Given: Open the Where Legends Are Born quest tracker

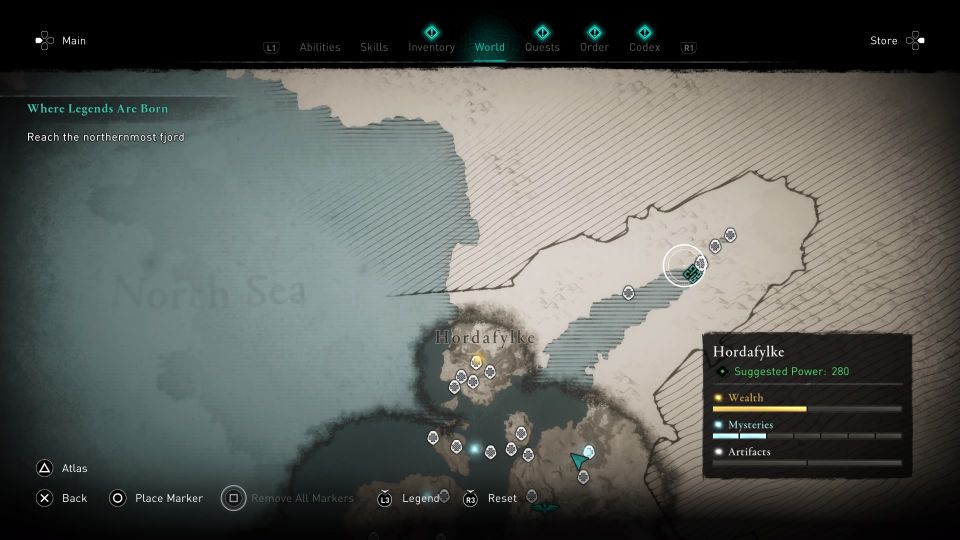Looking at the screenshot, I should 97,108.
